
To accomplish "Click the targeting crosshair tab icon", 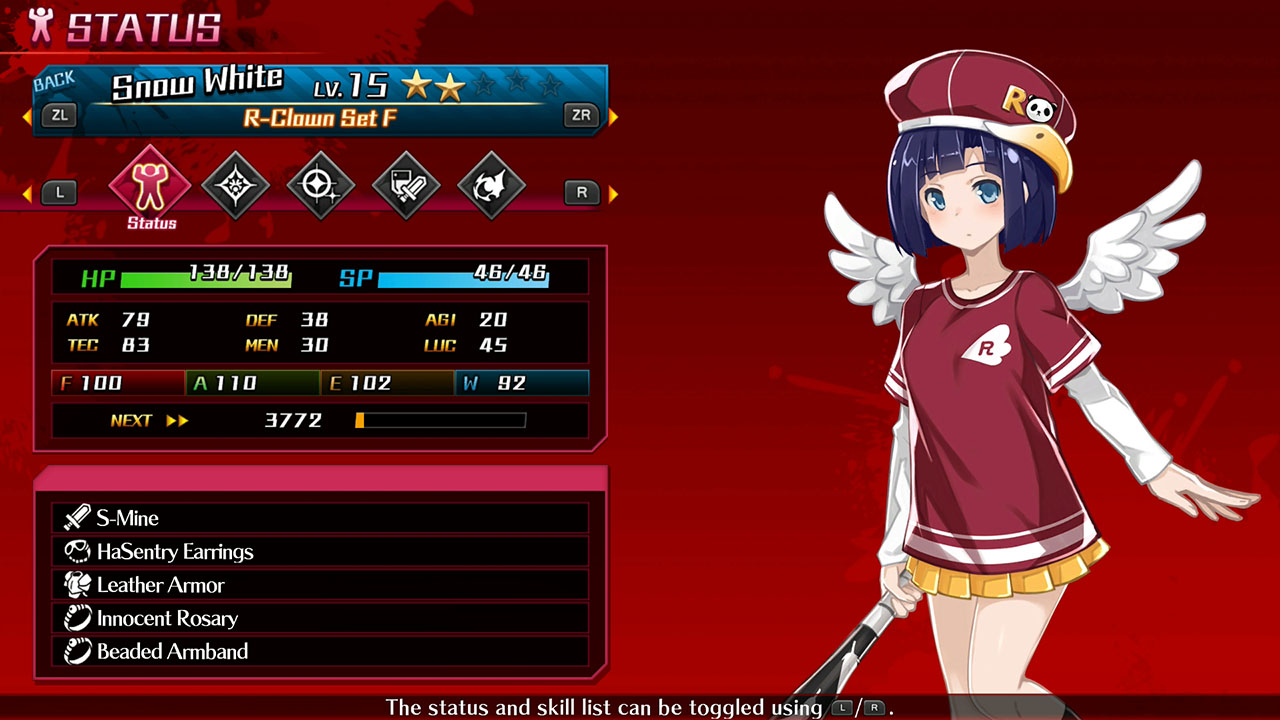I will [320, 185].
